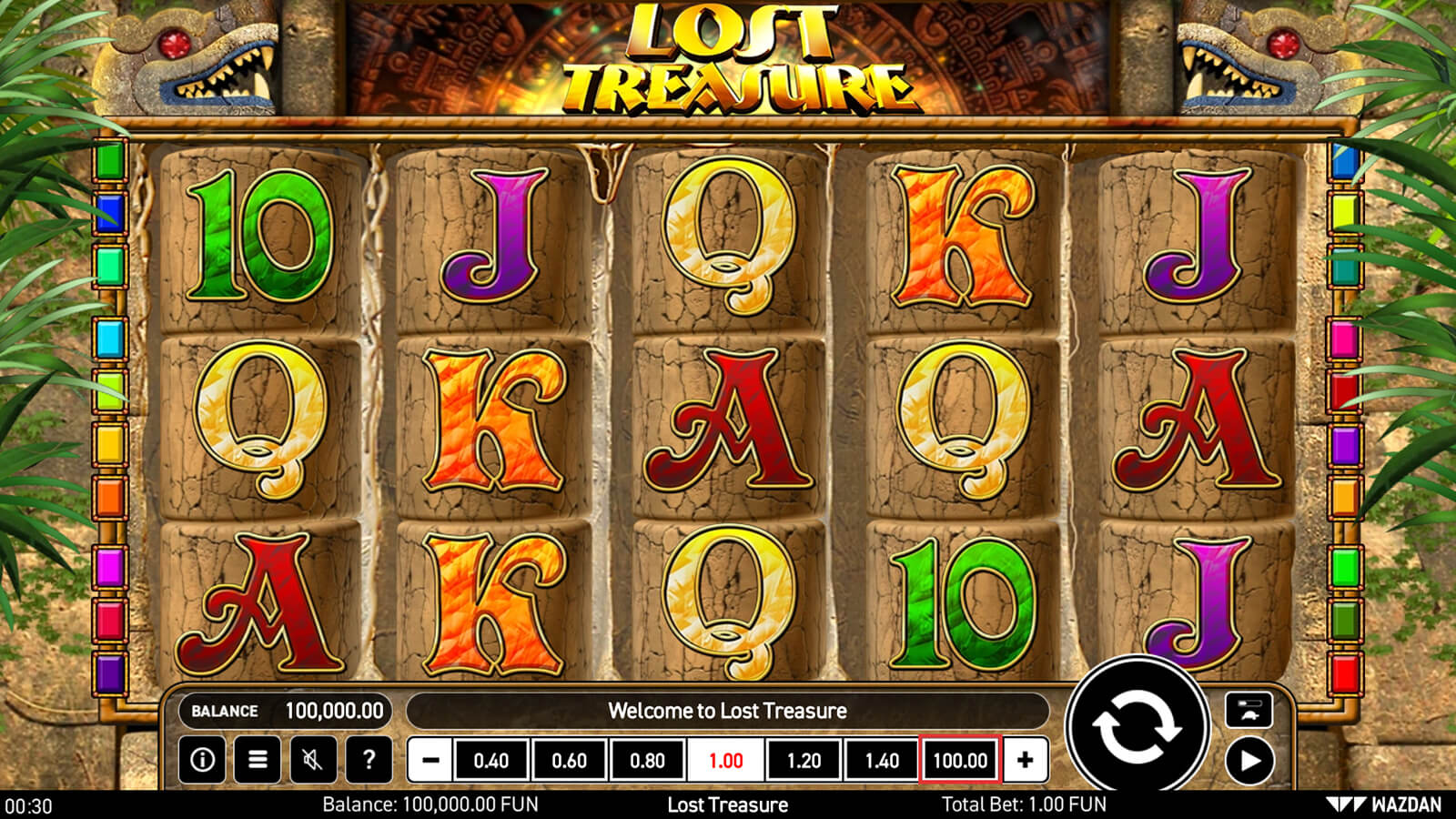Show help with the question mark button

pyautogui.click(x=369, y=759)
